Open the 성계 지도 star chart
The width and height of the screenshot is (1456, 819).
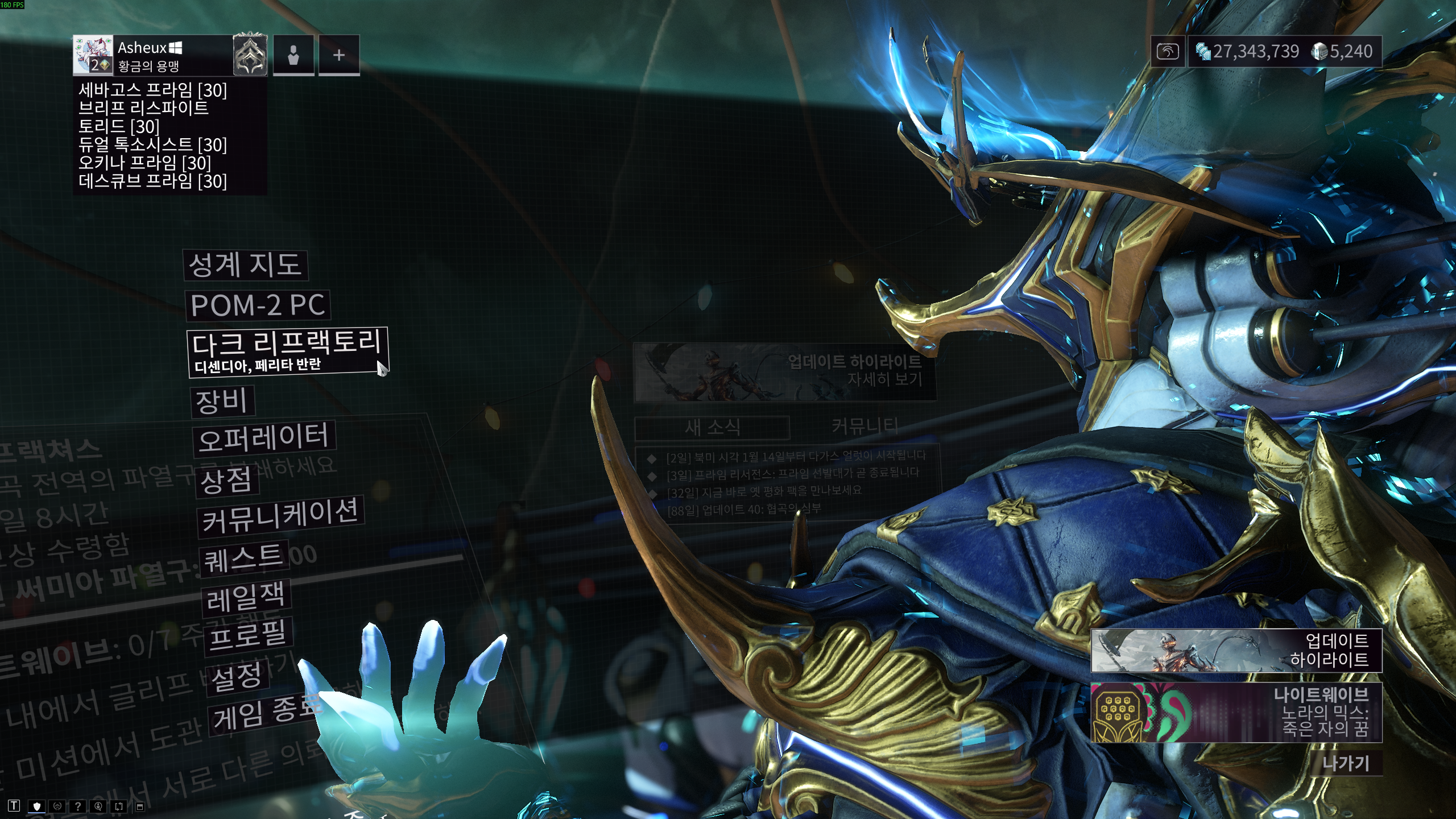(245, 265)
